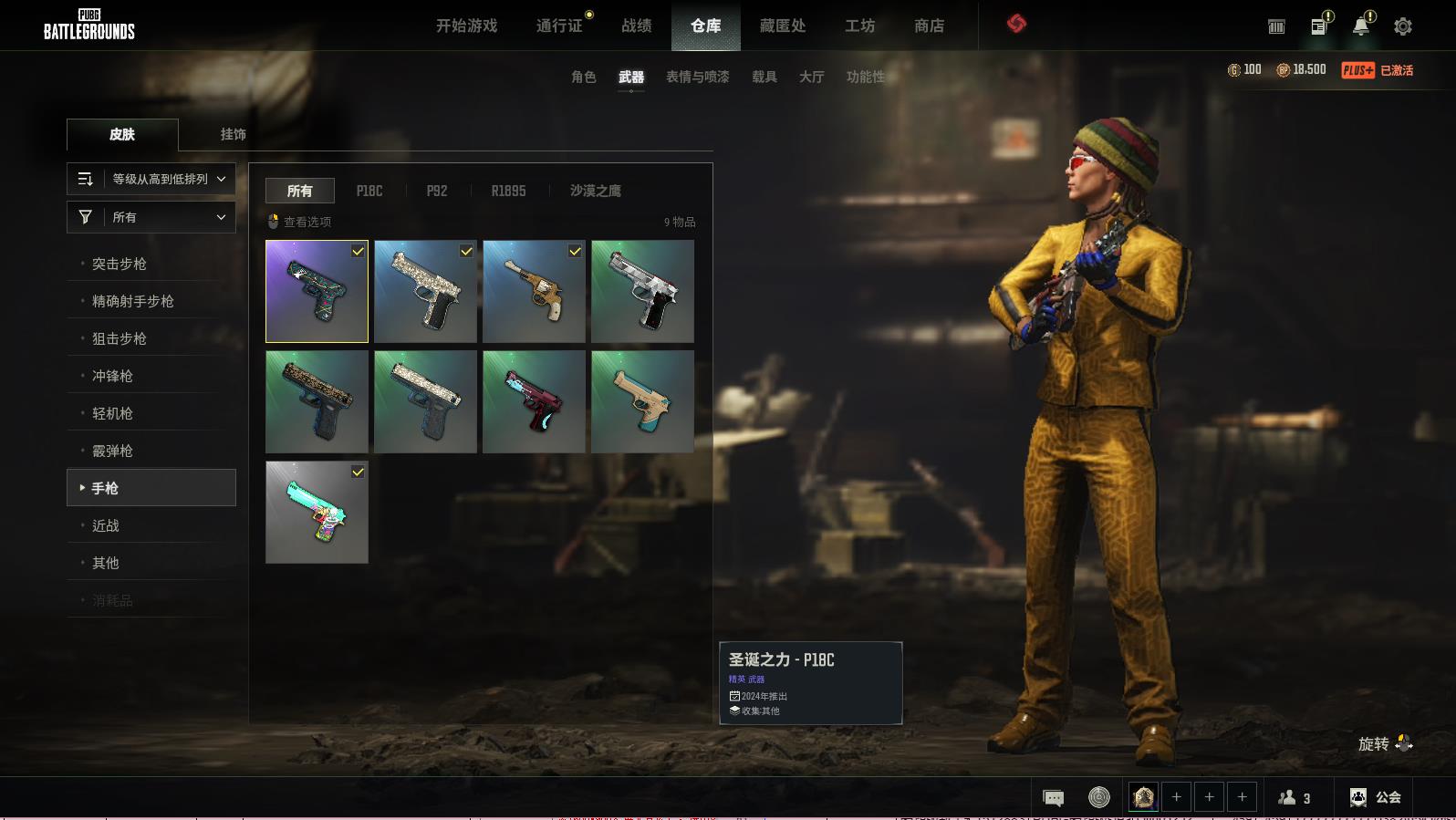Open the 开始游戏 start game menu
The height and width of the screenshot is (820, 1456).
tap(466, 26)
